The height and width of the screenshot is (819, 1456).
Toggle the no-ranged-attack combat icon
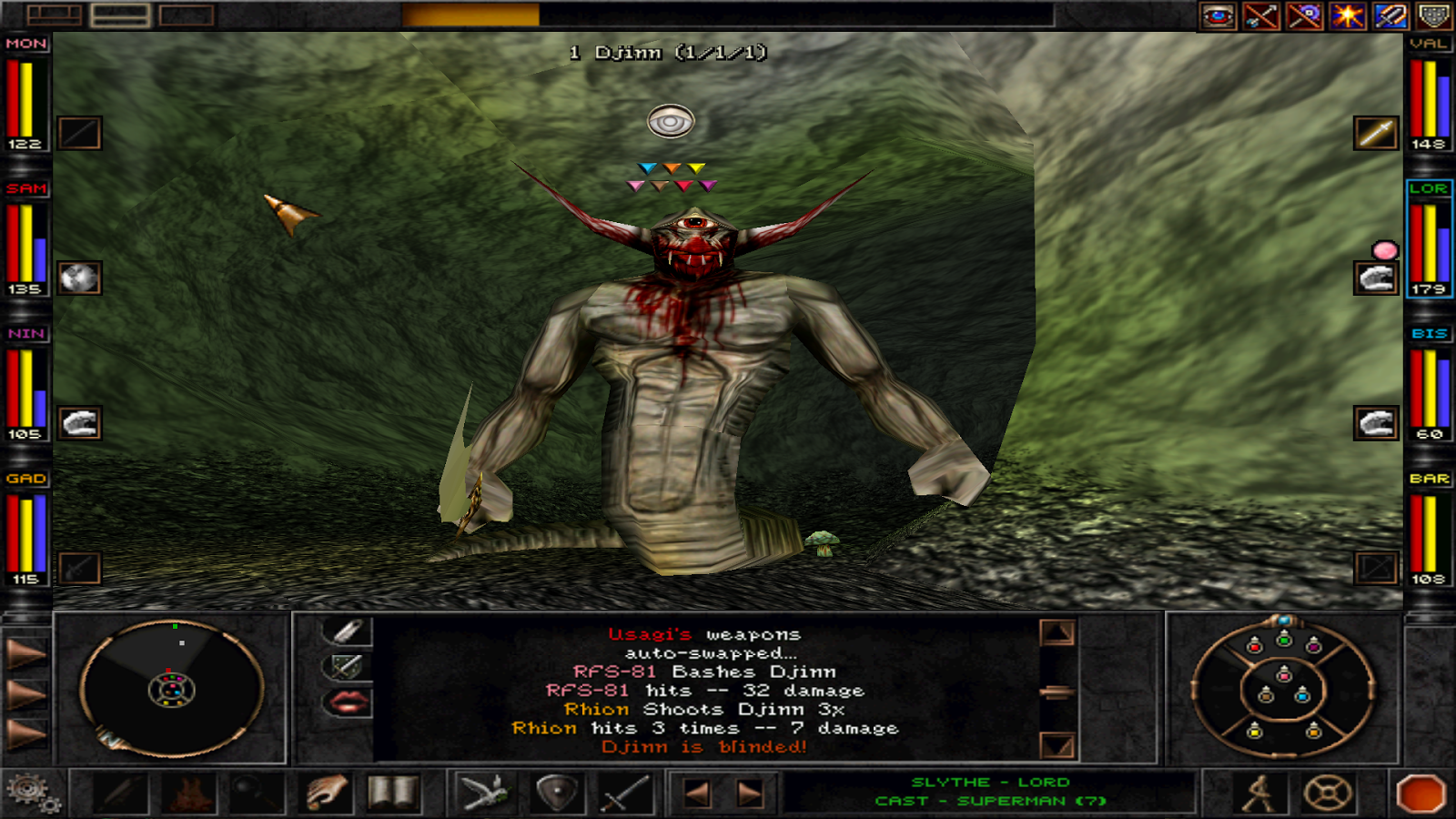[1261, 15]
